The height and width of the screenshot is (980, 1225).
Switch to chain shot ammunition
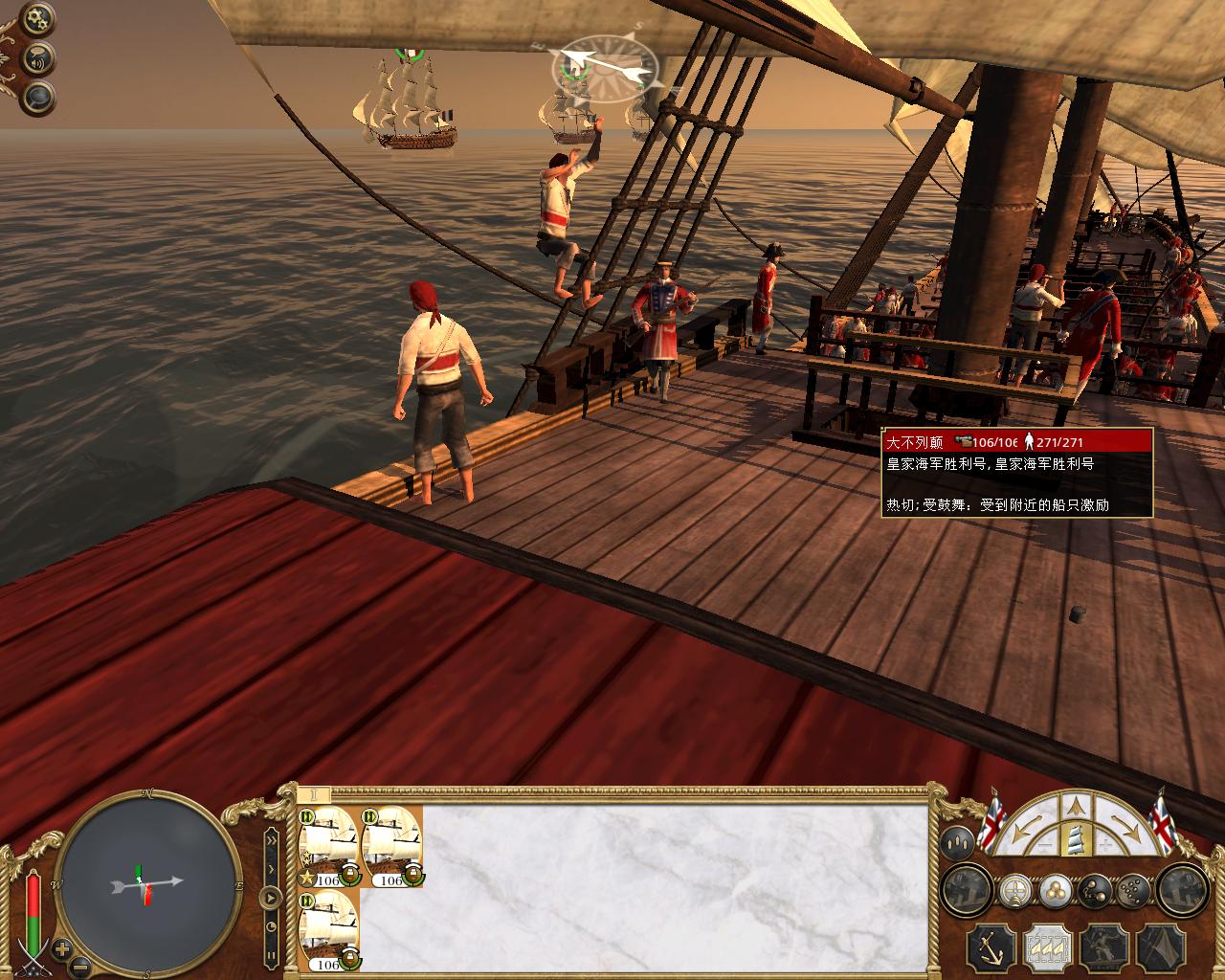[1093, 891]
